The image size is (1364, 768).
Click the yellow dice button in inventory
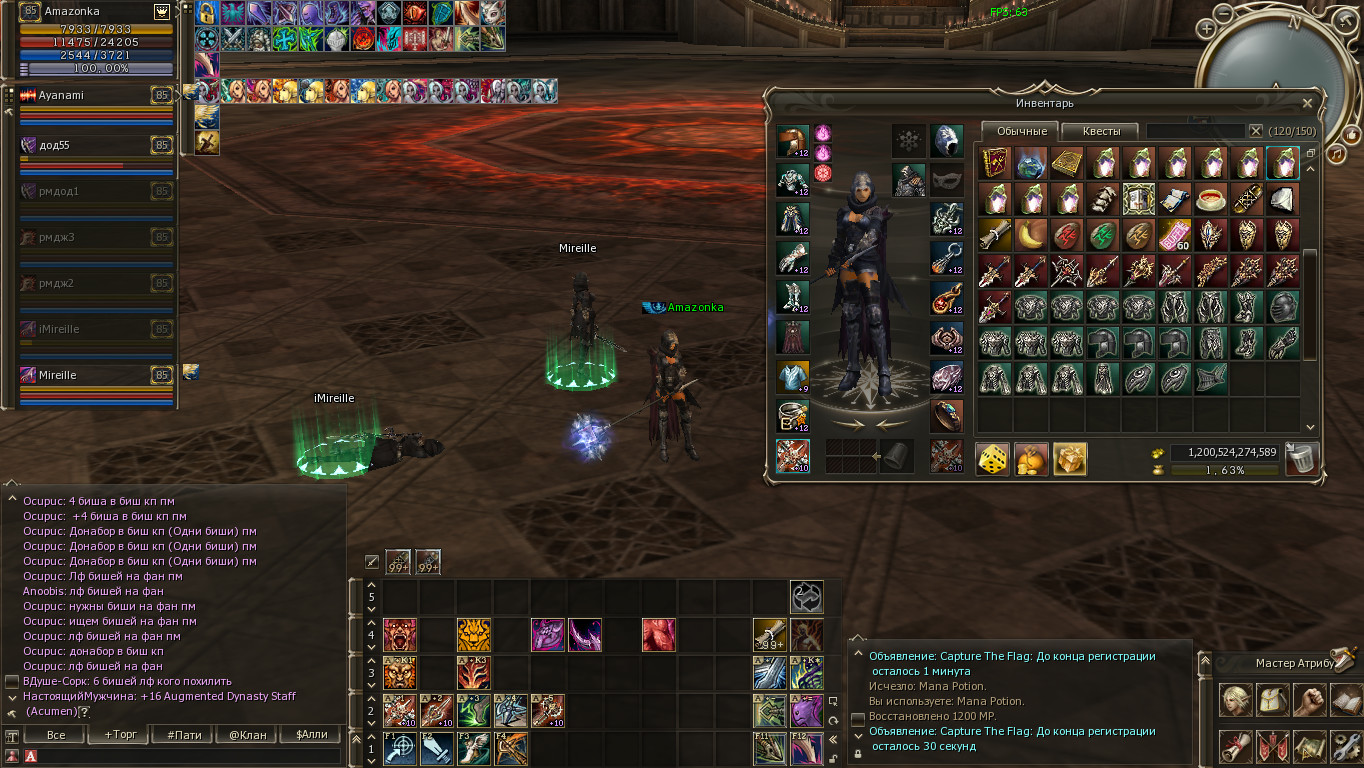point(992,459)
